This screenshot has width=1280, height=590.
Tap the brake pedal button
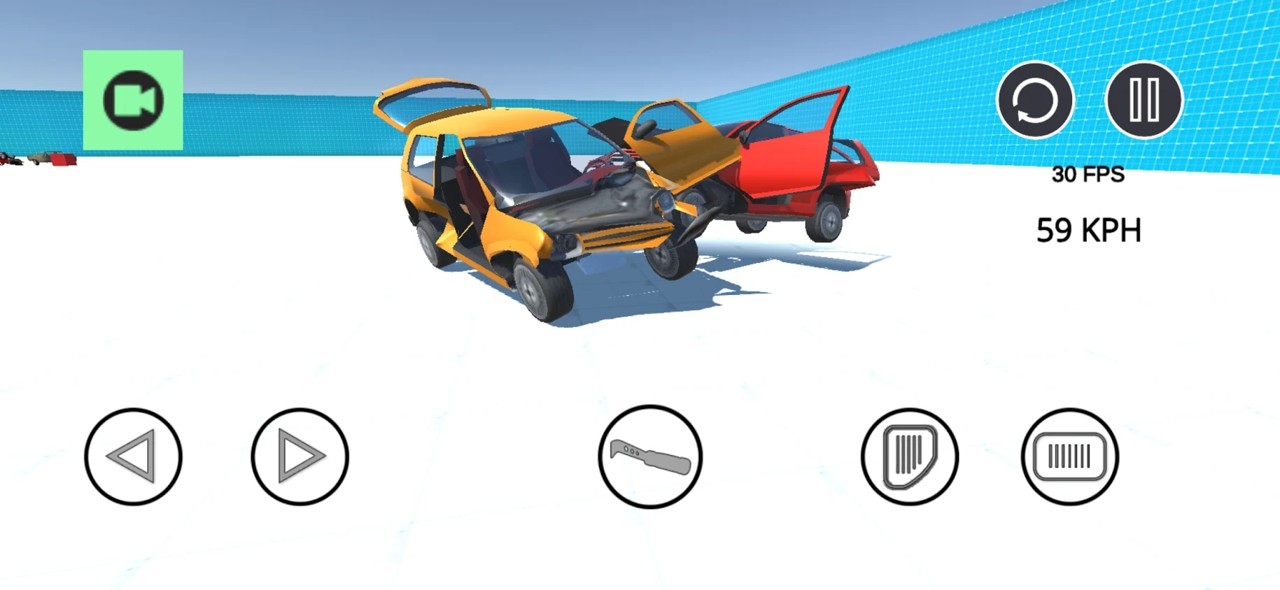pos(910,456)
